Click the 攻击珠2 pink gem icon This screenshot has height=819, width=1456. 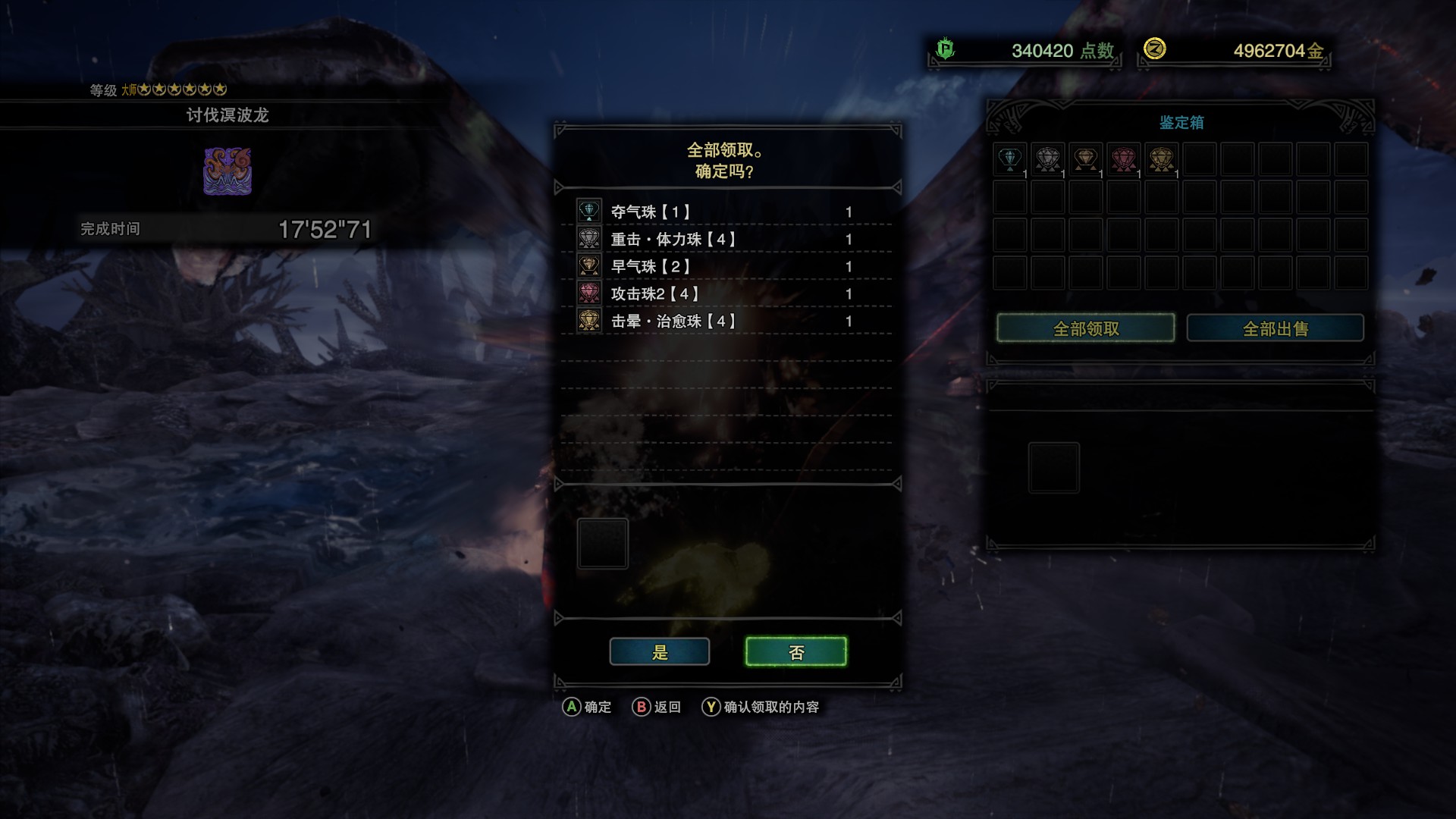(x=588, y=293)
